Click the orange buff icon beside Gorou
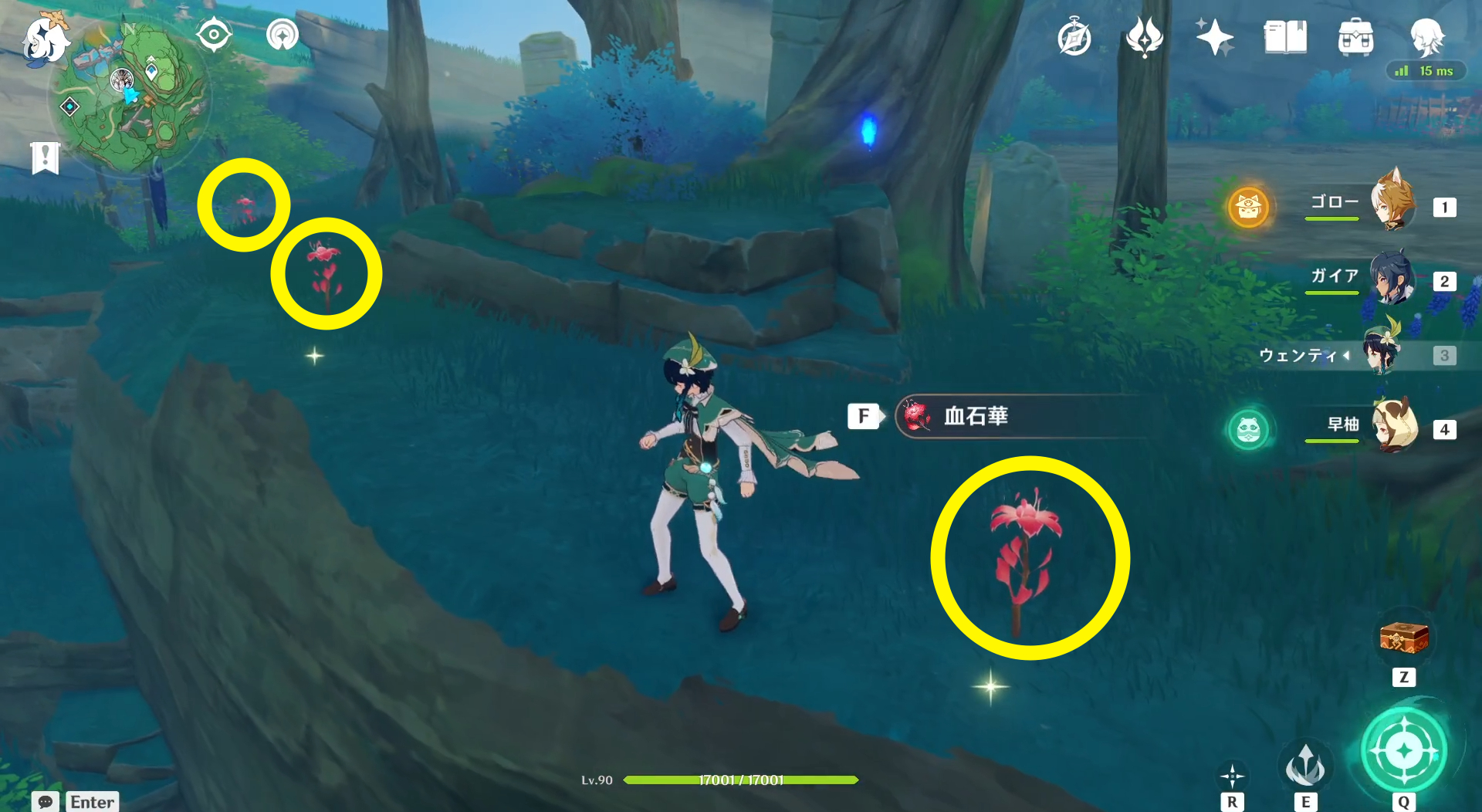The image size is (1482, 812). point(1249,207)
